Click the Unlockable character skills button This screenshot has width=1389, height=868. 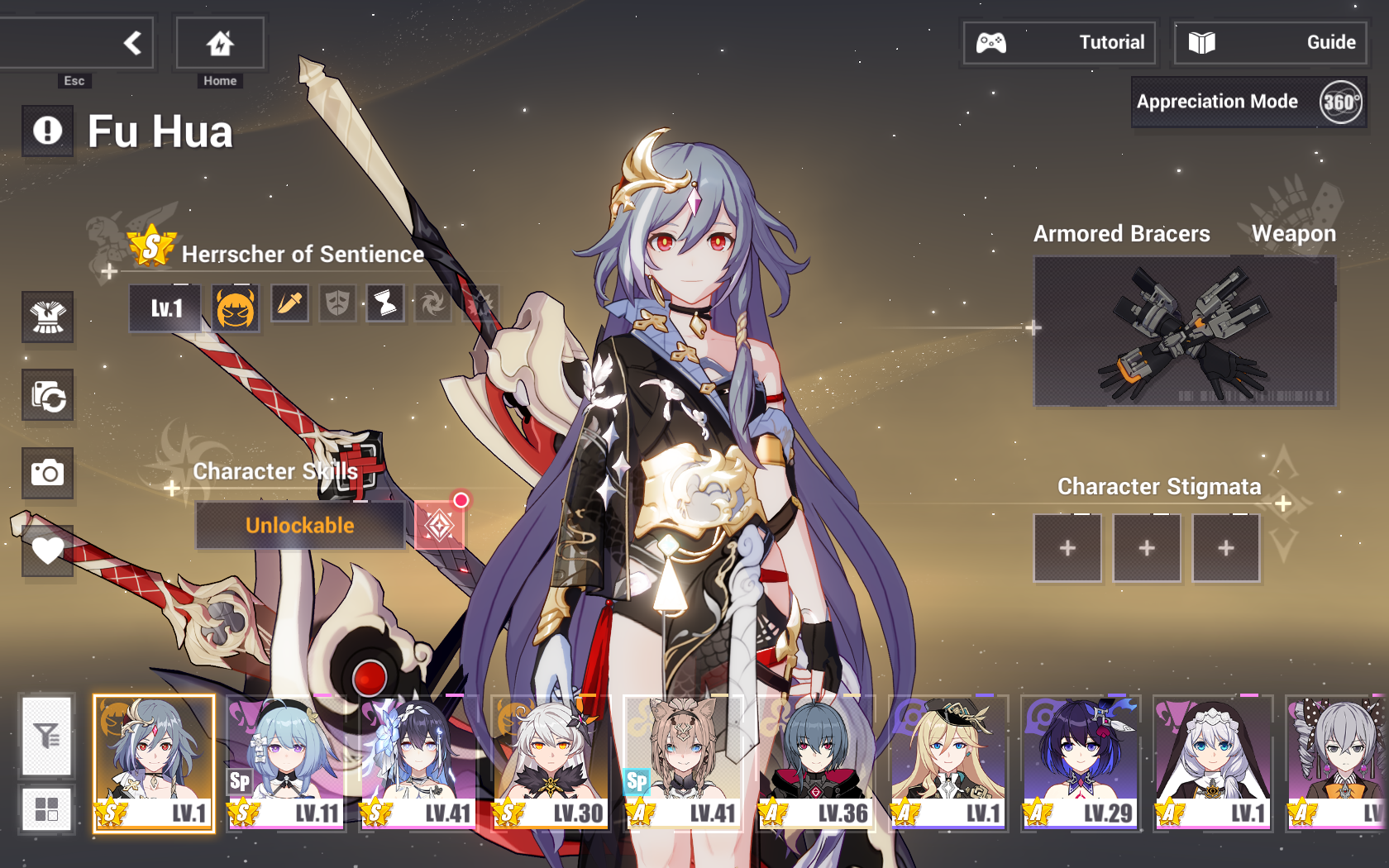[x=299, y=524]
